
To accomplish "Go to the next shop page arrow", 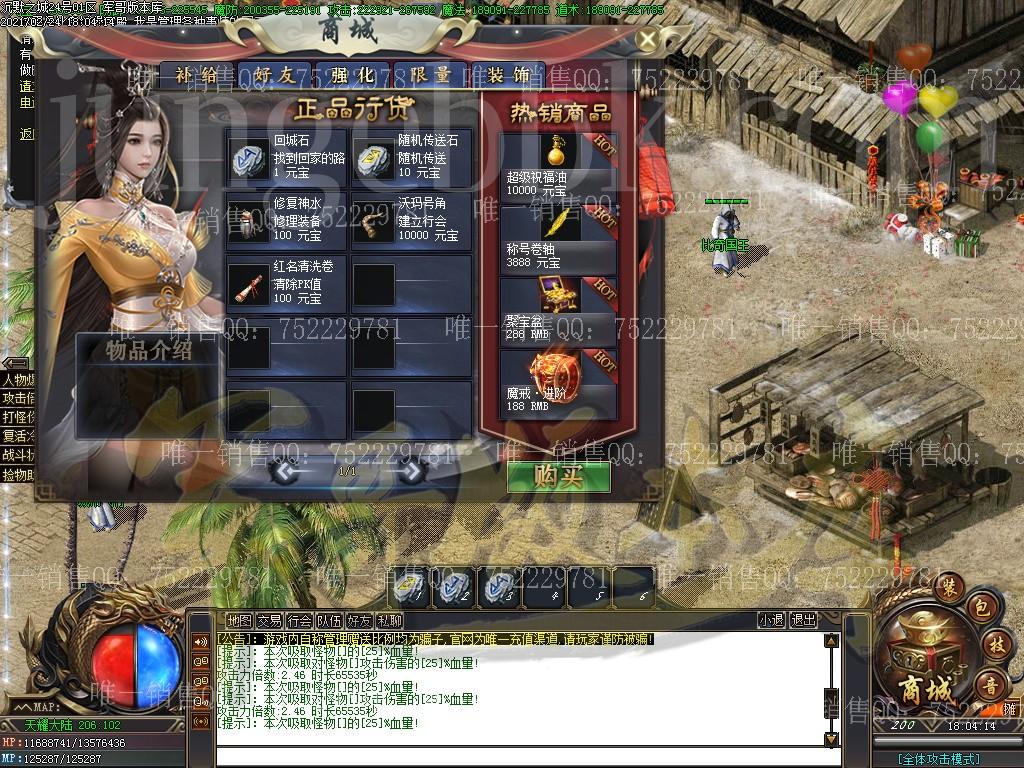I will pyautogui.click(x=412, y=472).
